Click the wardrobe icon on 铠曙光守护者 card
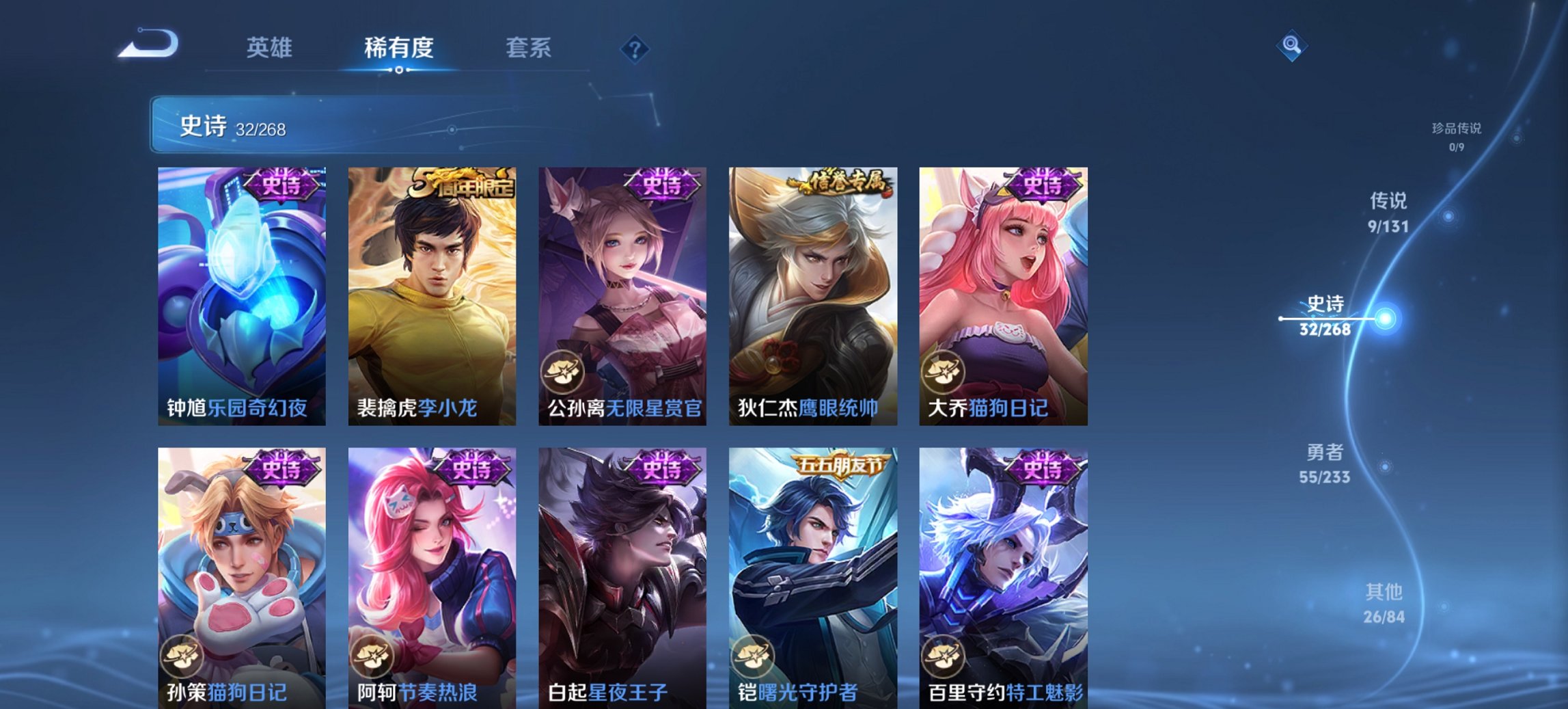The width and height of the screenshot is (1568, 709). 755,654
